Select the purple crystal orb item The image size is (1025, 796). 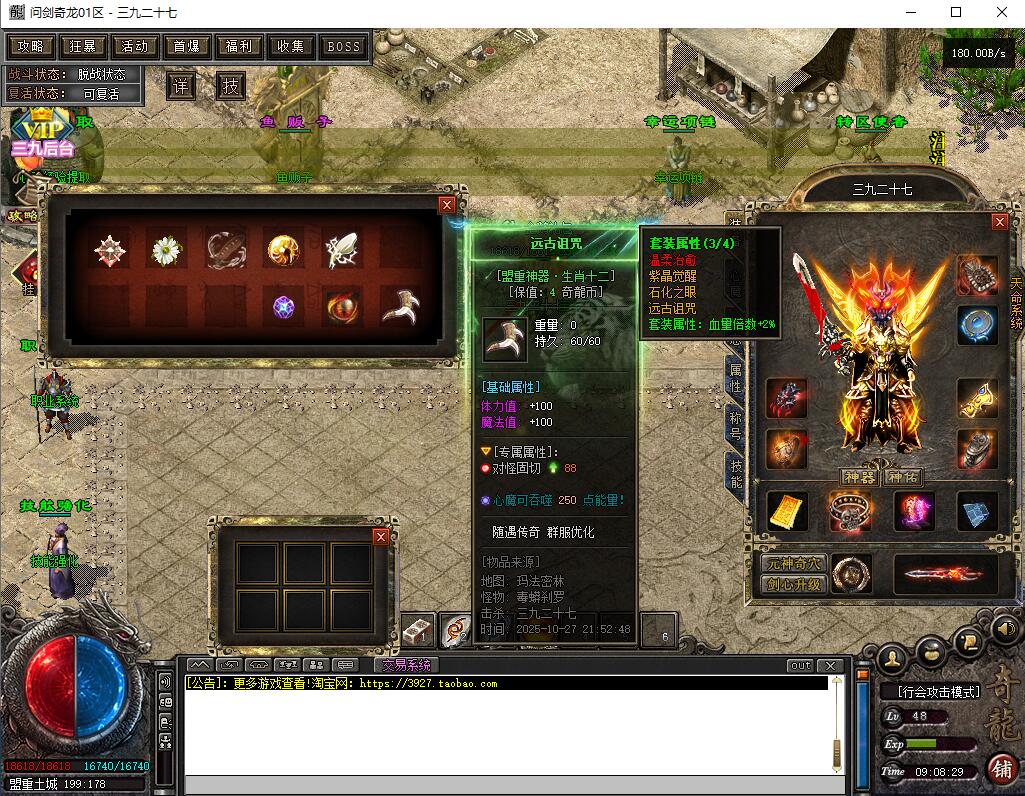coord(284,307)
